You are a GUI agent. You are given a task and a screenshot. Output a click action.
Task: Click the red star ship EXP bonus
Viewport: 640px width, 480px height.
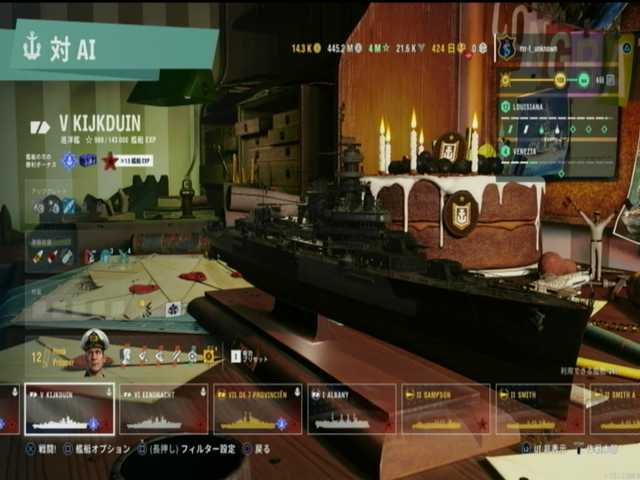[110, 160]
